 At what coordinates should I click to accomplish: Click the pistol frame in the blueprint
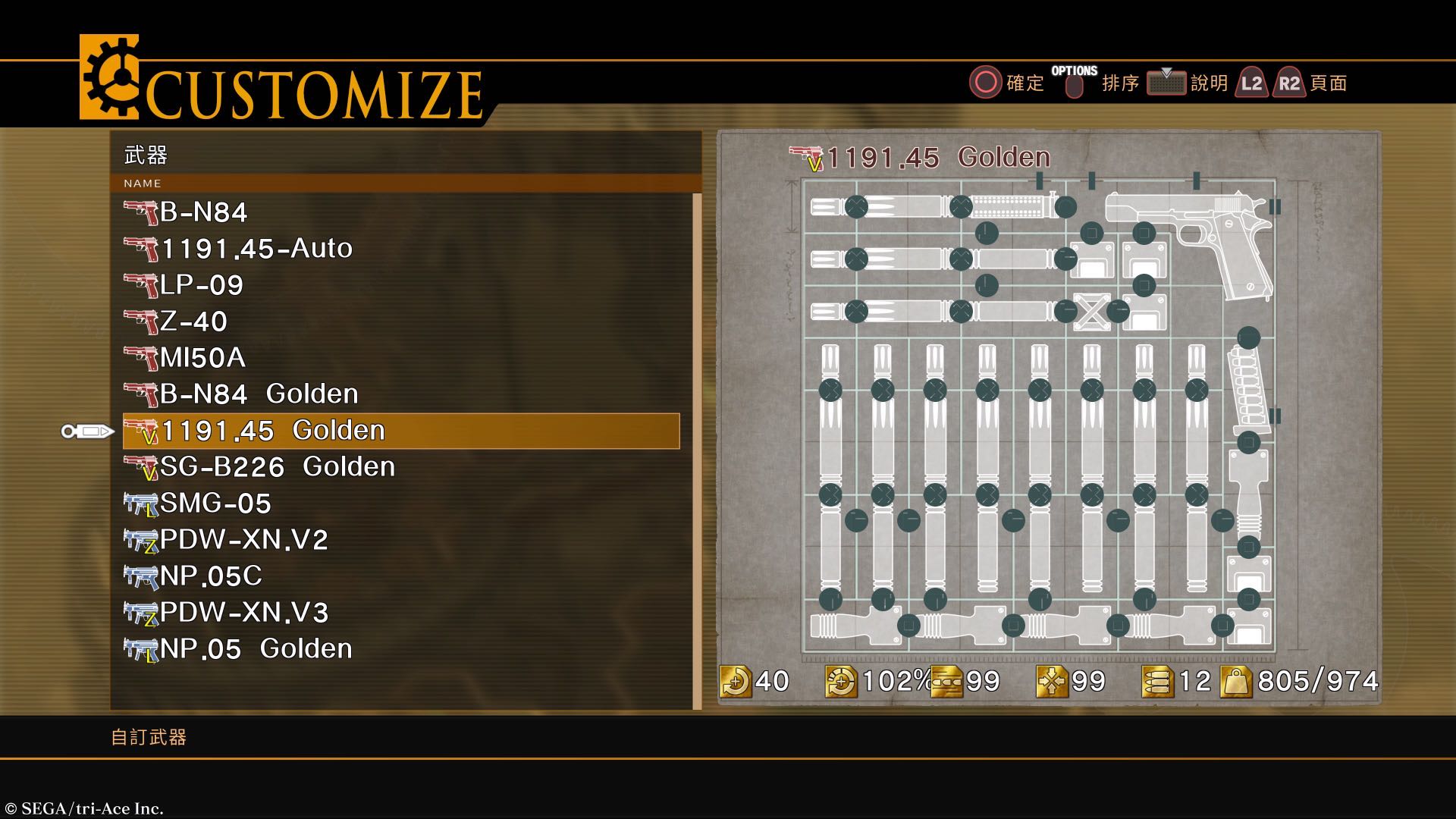pyautogui.click(x=1198, y=235)
